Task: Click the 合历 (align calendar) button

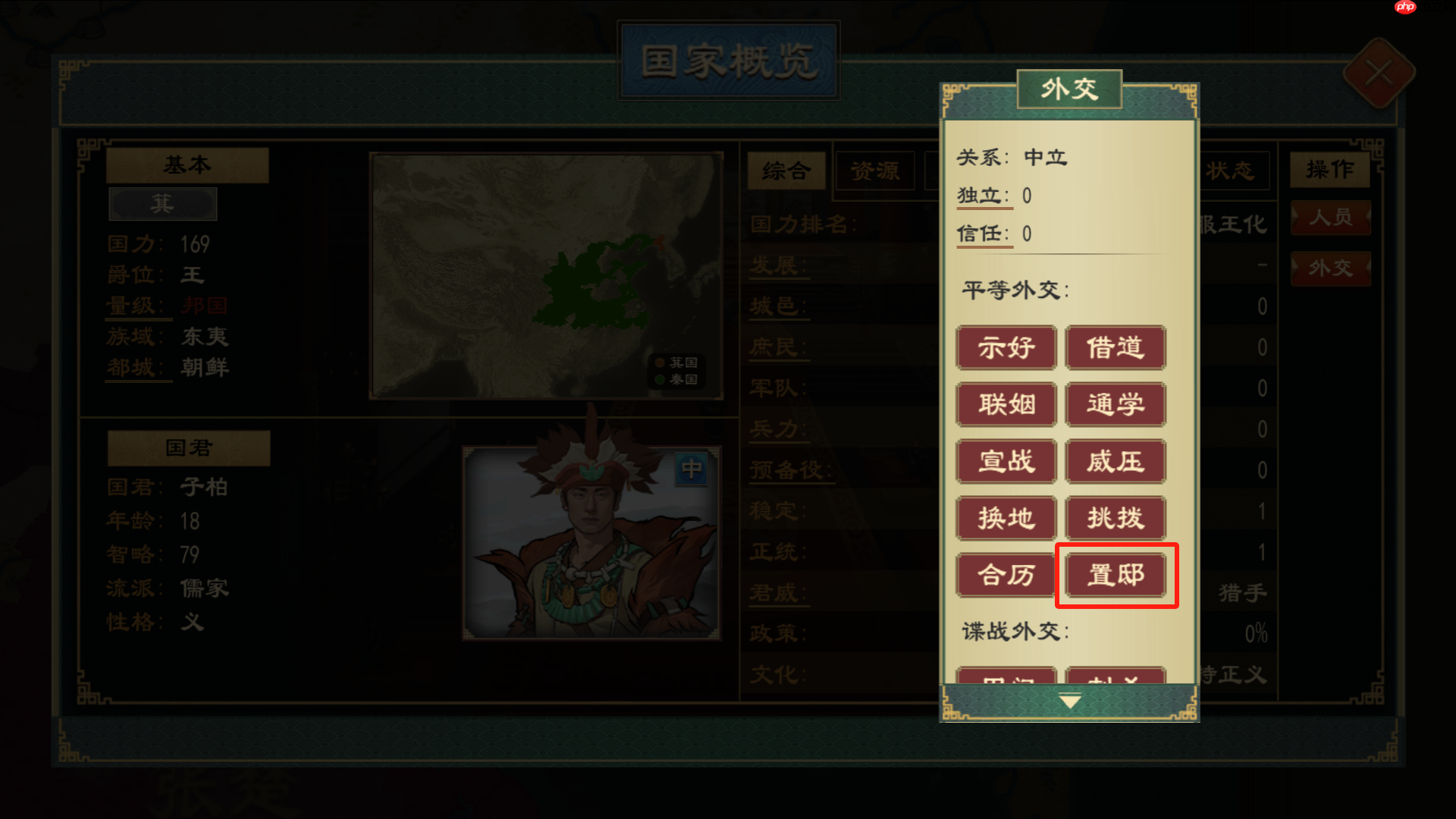Action: [x=1006, y=575]
